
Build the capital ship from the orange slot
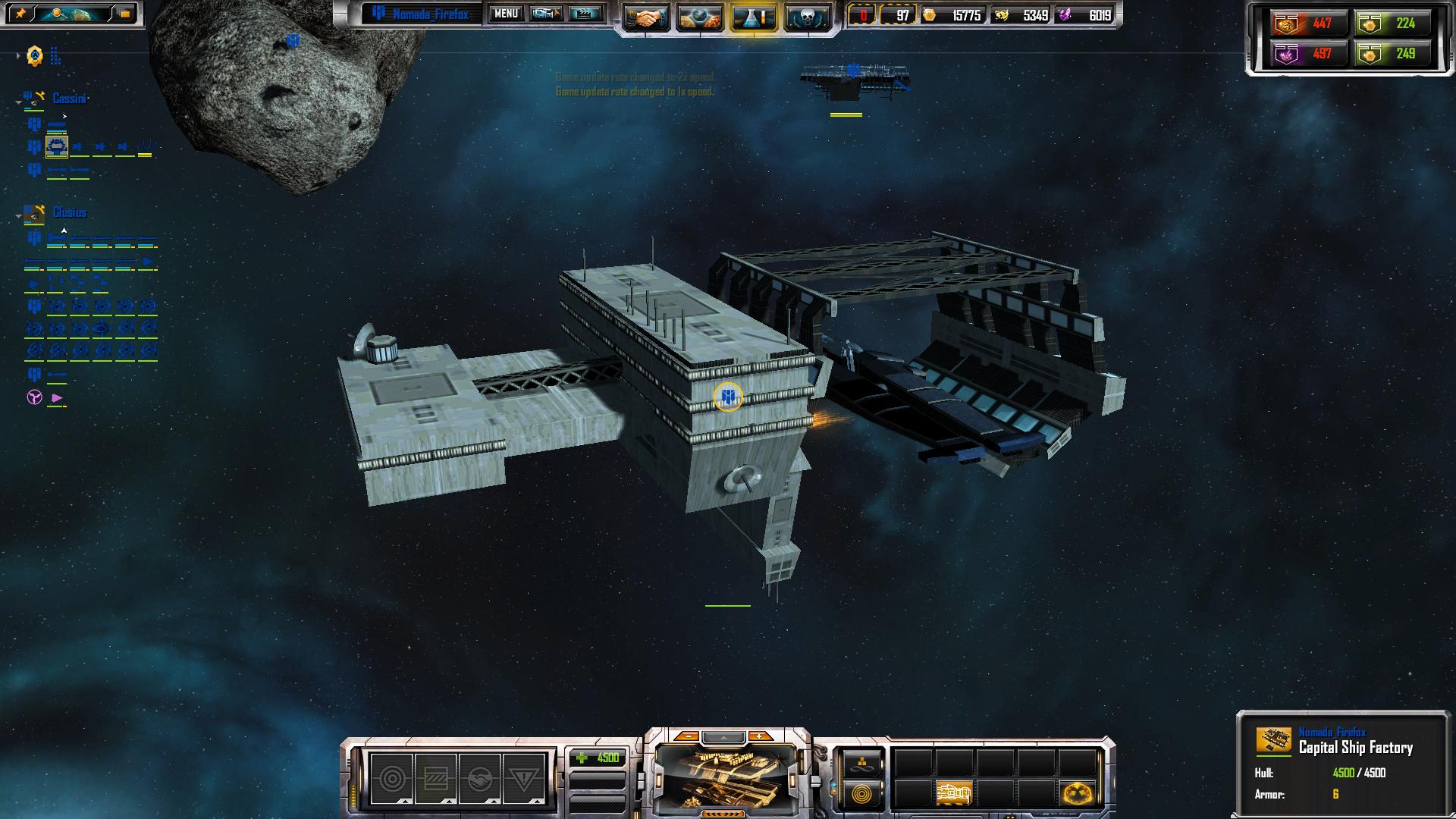[954, 793]
